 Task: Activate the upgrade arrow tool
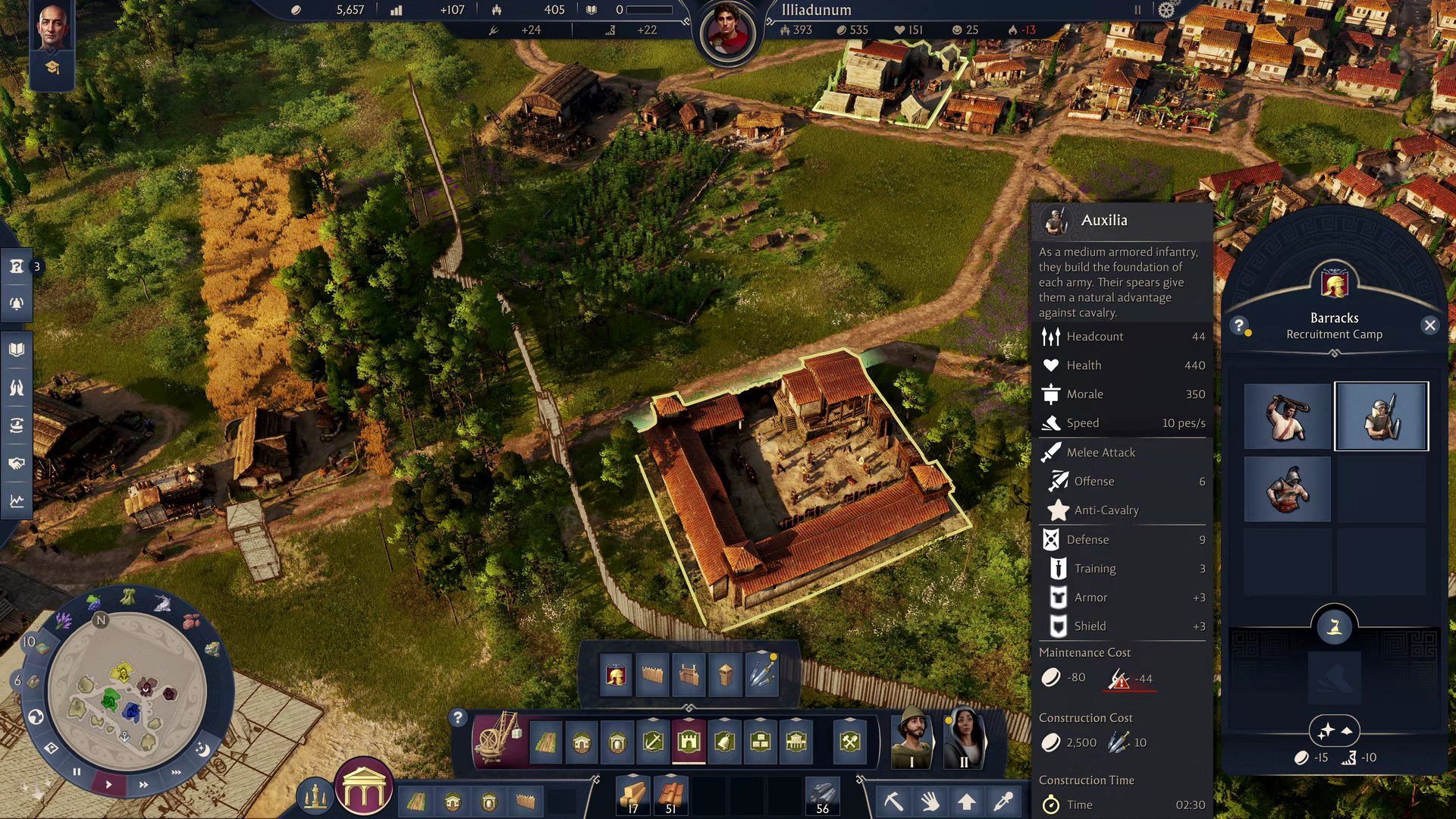(x=966, y=801)
